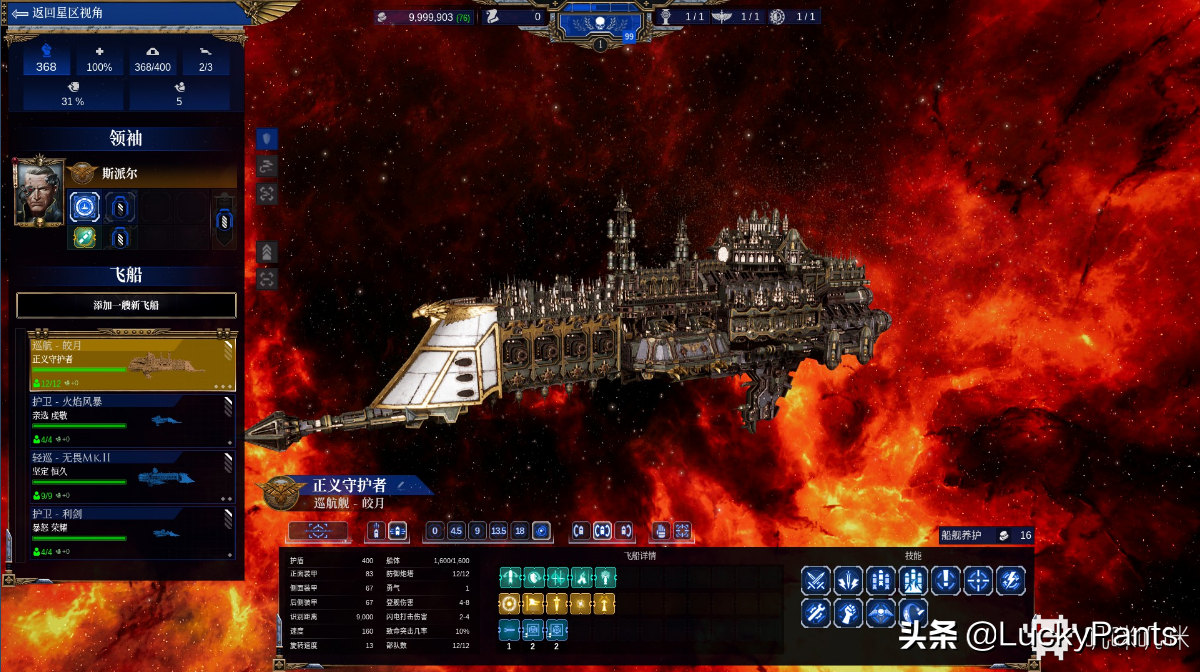The image size is (1200, 672).
Task: Click admiral 斯派尔's portrait
Action: click(x=39, y=191)
